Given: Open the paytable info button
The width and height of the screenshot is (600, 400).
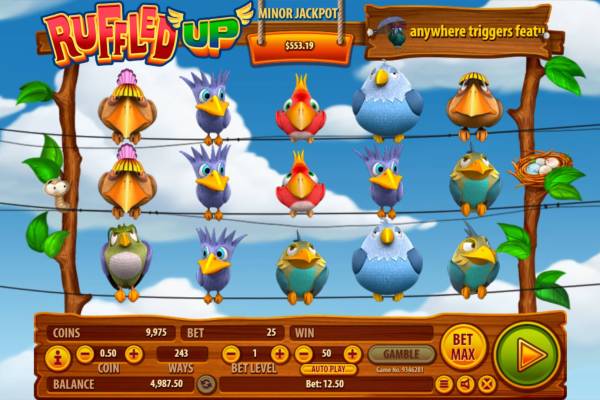Looking at the screenshot, I should point(58,355).
